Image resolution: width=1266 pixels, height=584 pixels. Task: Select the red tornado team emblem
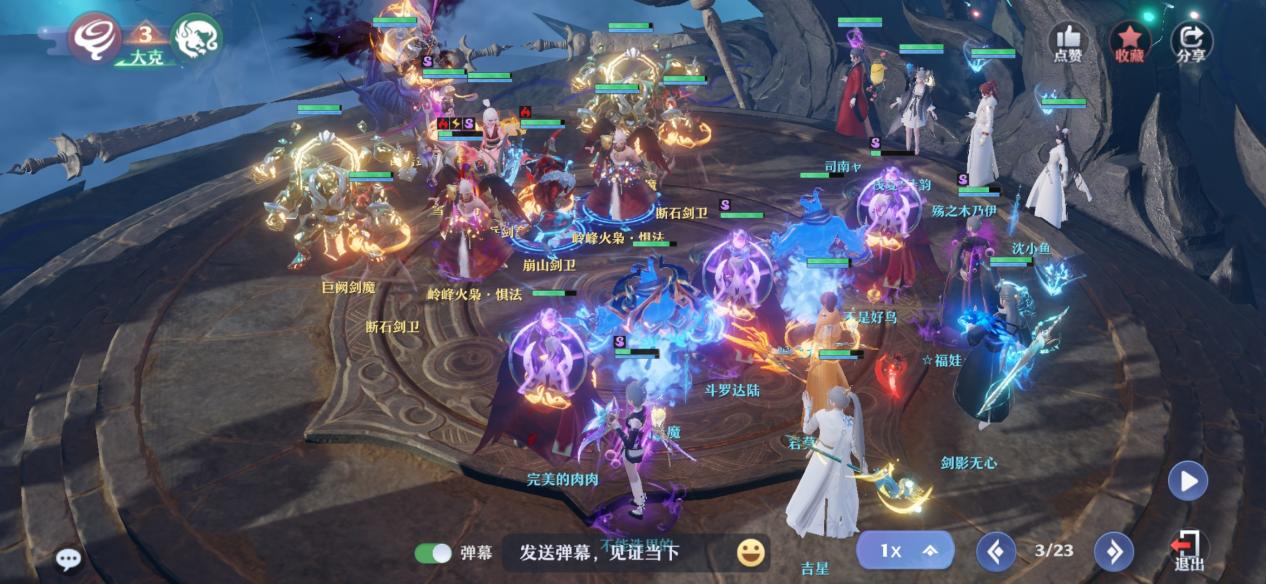pos(95,37)
